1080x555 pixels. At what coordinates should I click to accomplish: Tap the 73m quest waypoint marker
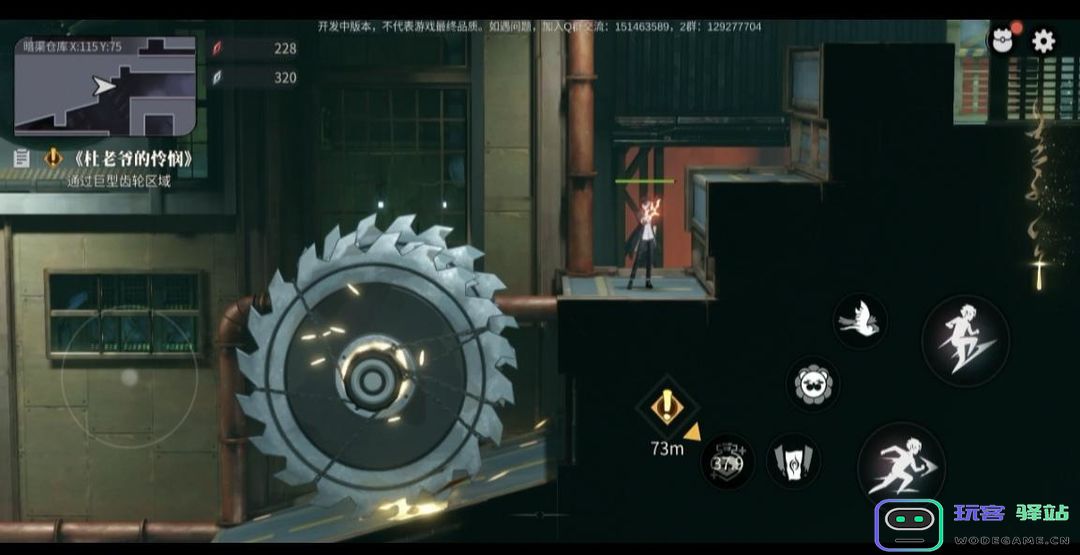click(666, 408)
